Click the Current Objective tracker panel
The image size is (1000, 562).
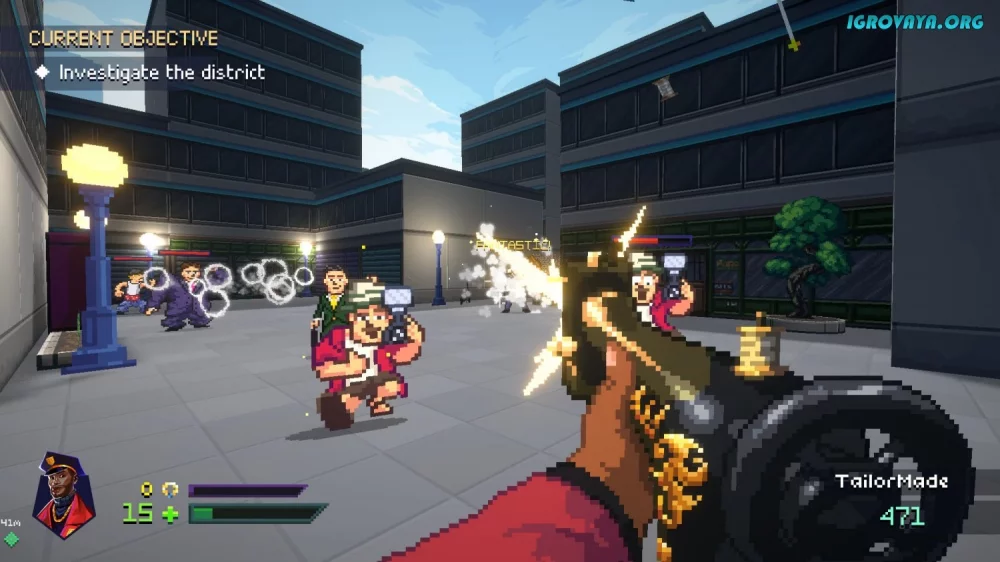pyautogui.click(x=122, y=39)
